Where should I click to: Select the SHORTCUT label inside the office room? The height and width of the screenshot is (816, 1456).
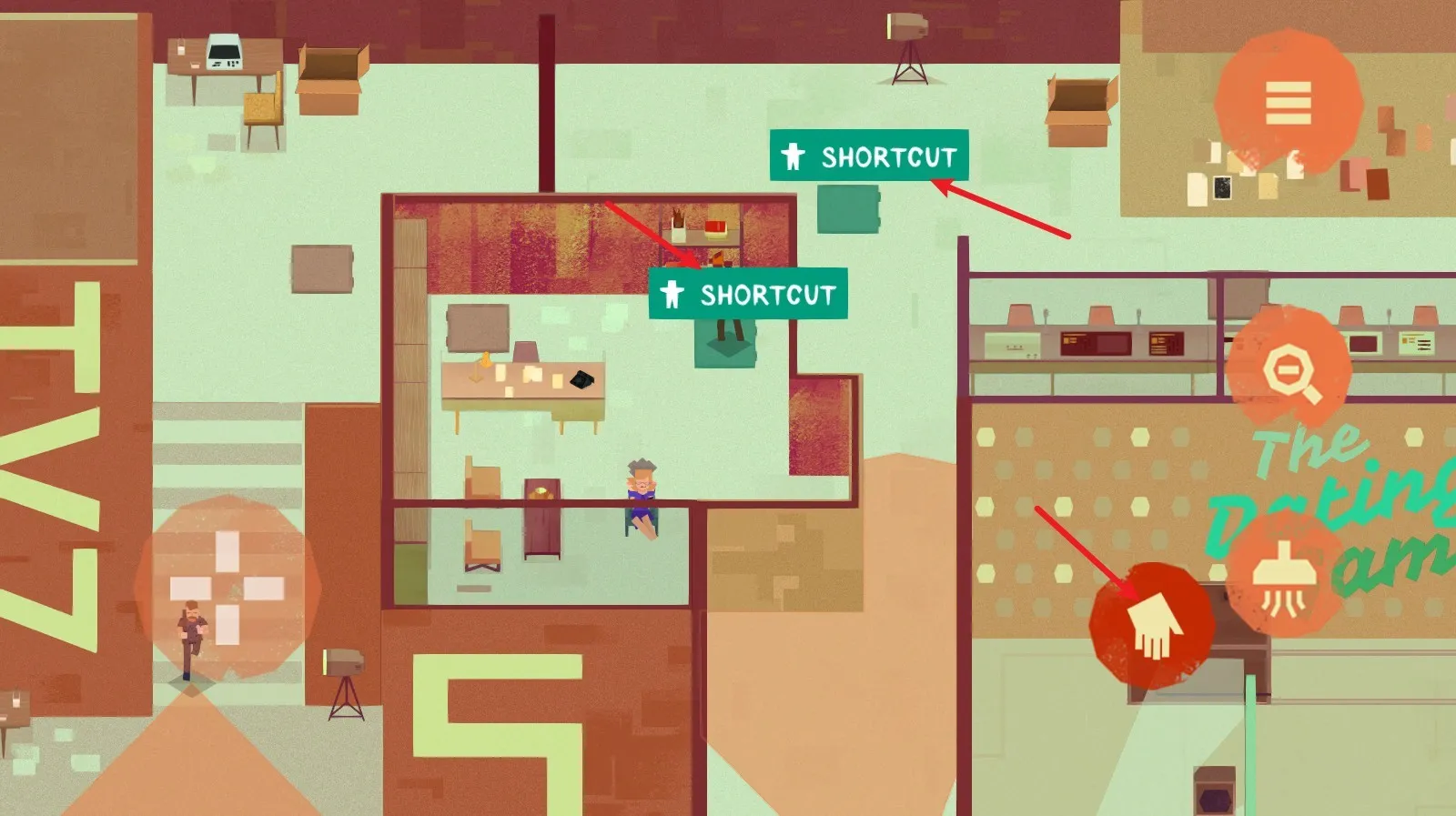point(748,294)
